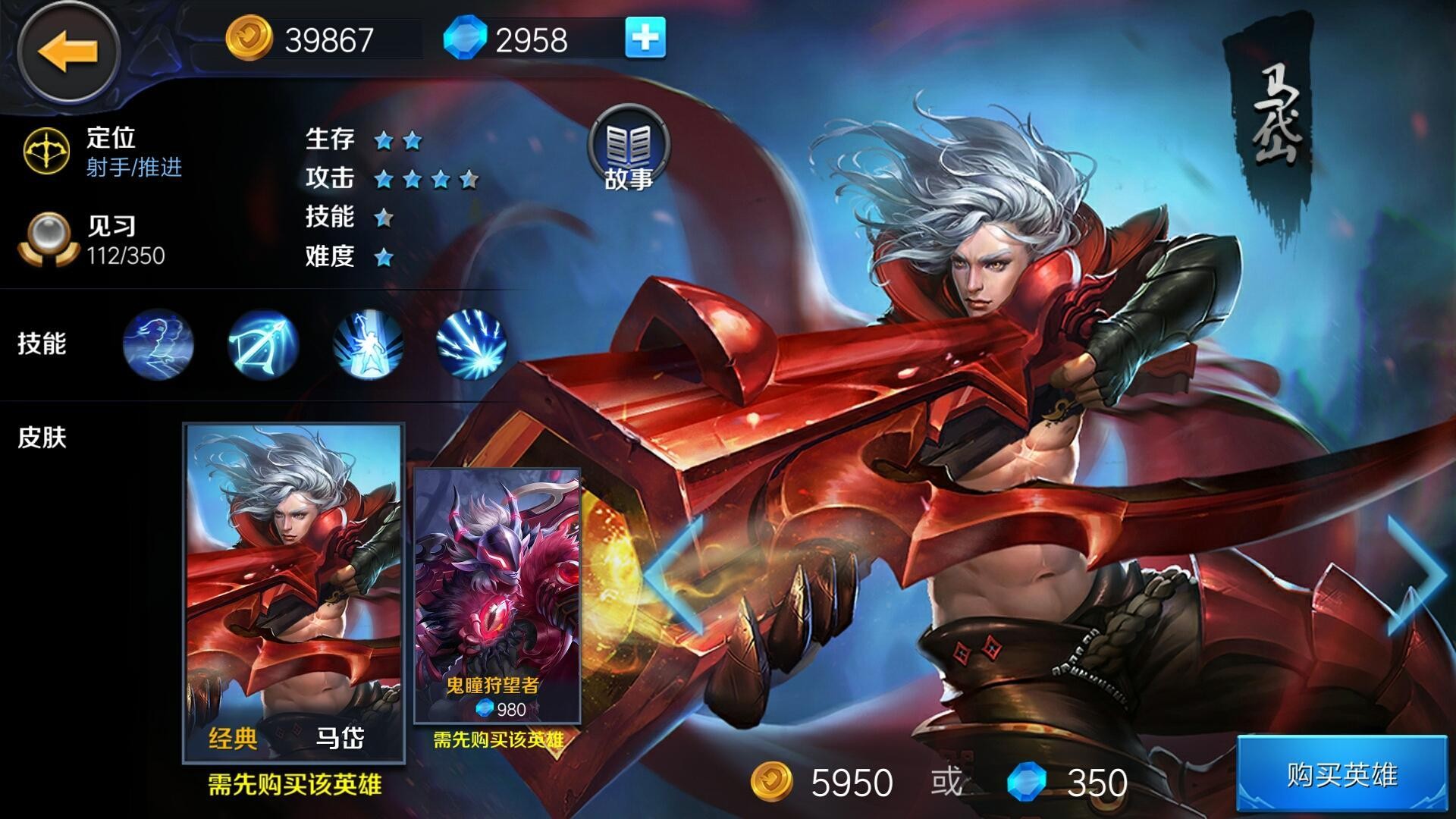The height and width of the screenshot is (819, 1456).
Task: View the running figure passive skill
Action: click(x=158, y=344)
